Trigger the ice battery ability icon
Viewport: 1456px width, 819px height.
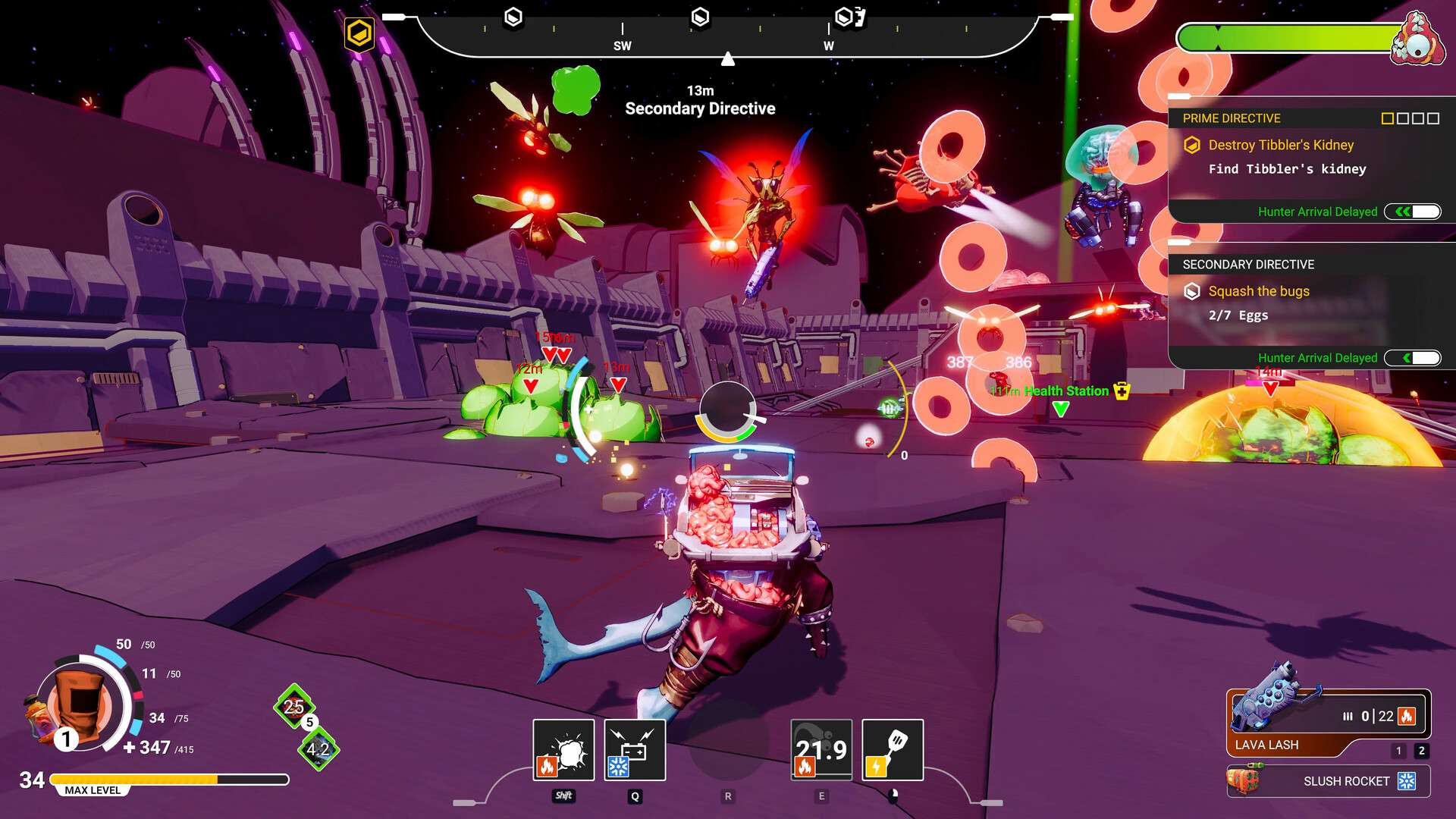[635, 750]
